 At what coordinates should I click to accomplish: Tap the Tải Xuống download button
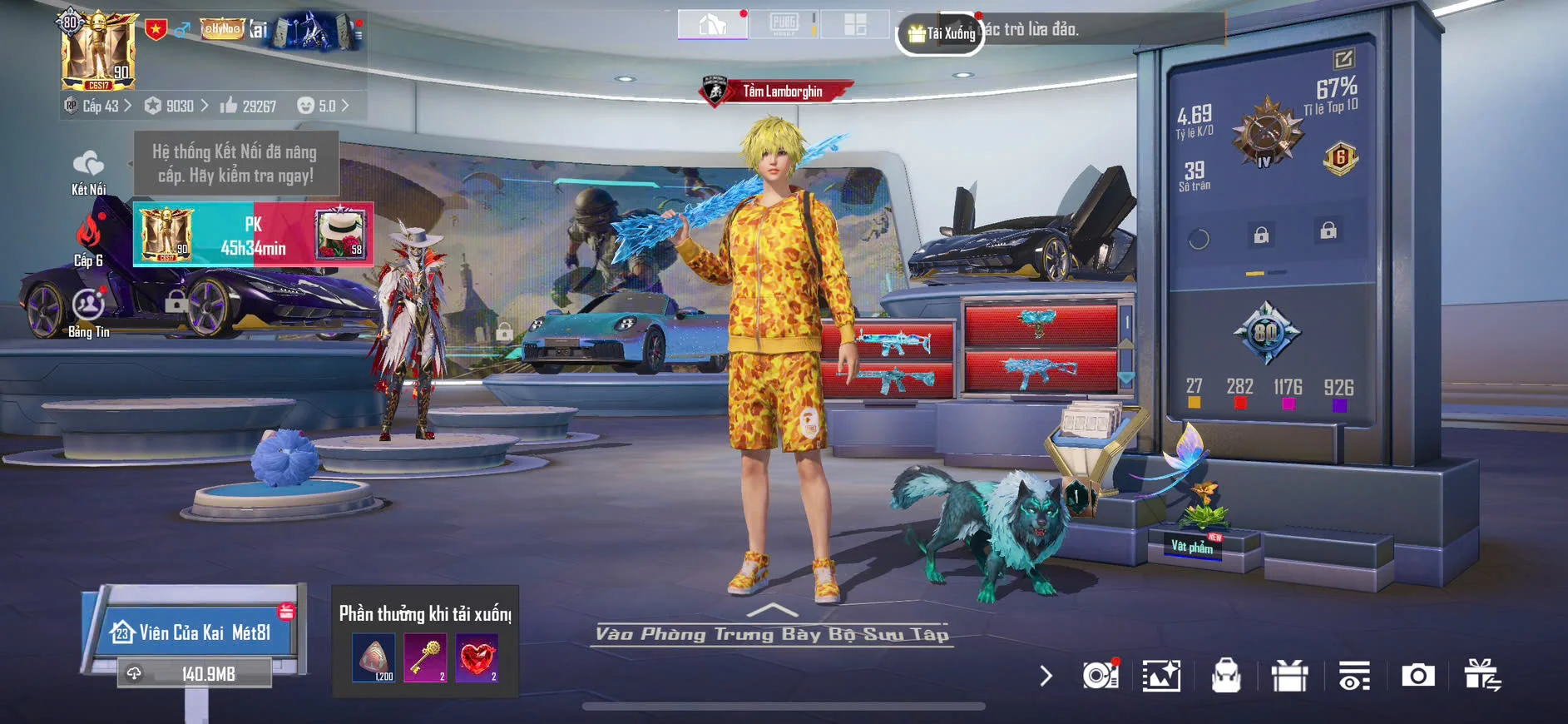pyautogui.click(x=942, y=34)
